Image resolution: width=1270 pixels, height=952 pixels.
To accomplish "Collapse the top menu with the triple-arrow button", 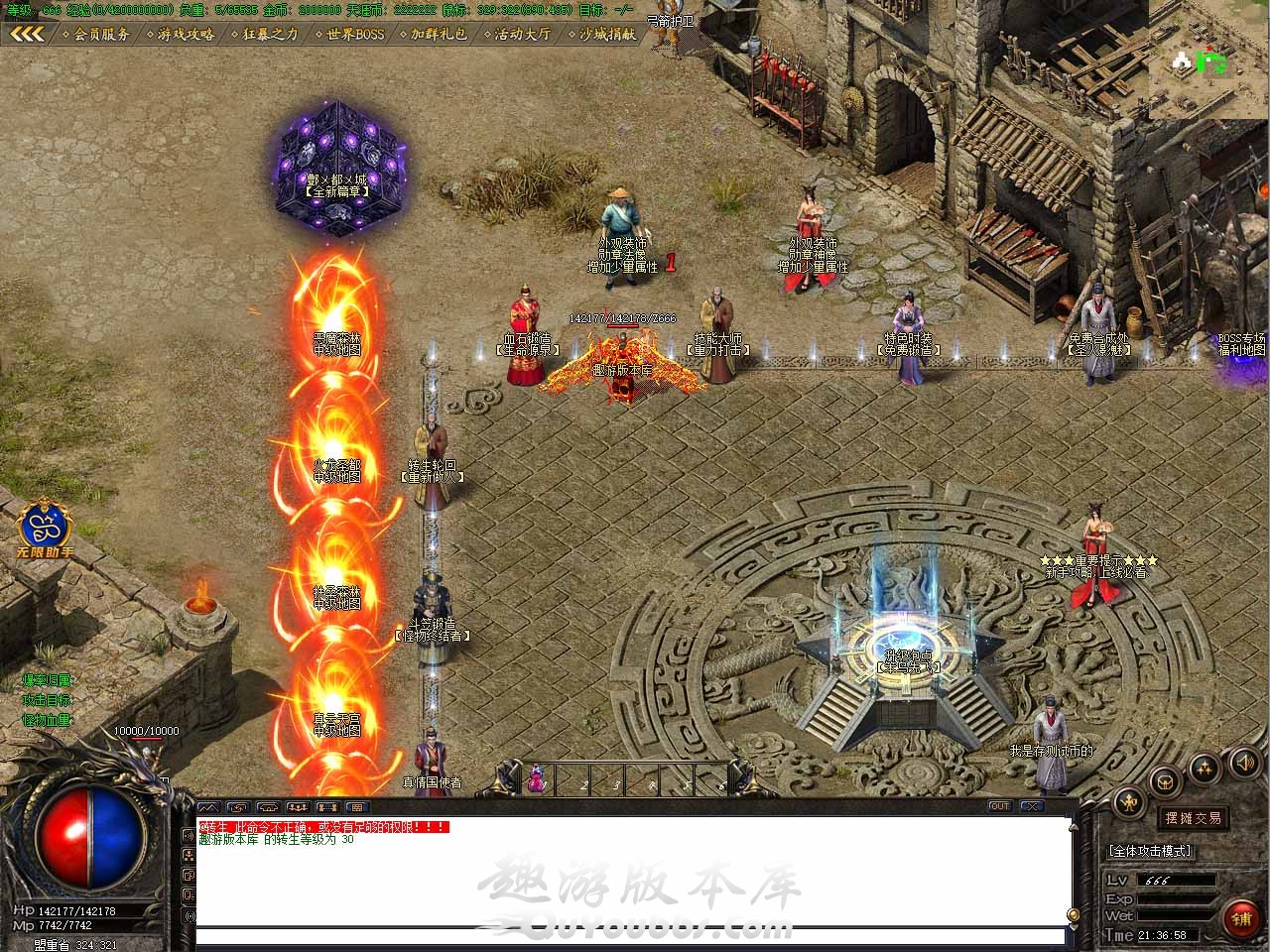I will pos(27,34).
